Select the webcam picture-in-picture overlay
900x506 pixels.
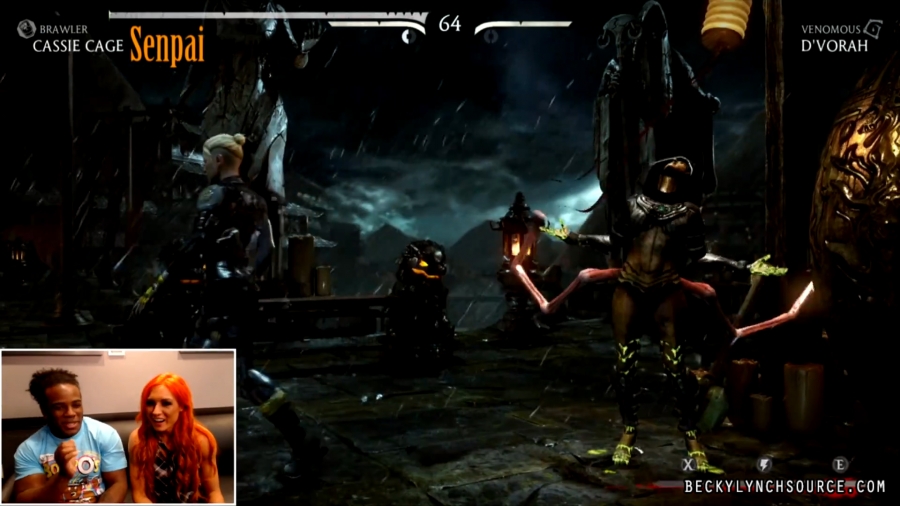pos(118,425)
